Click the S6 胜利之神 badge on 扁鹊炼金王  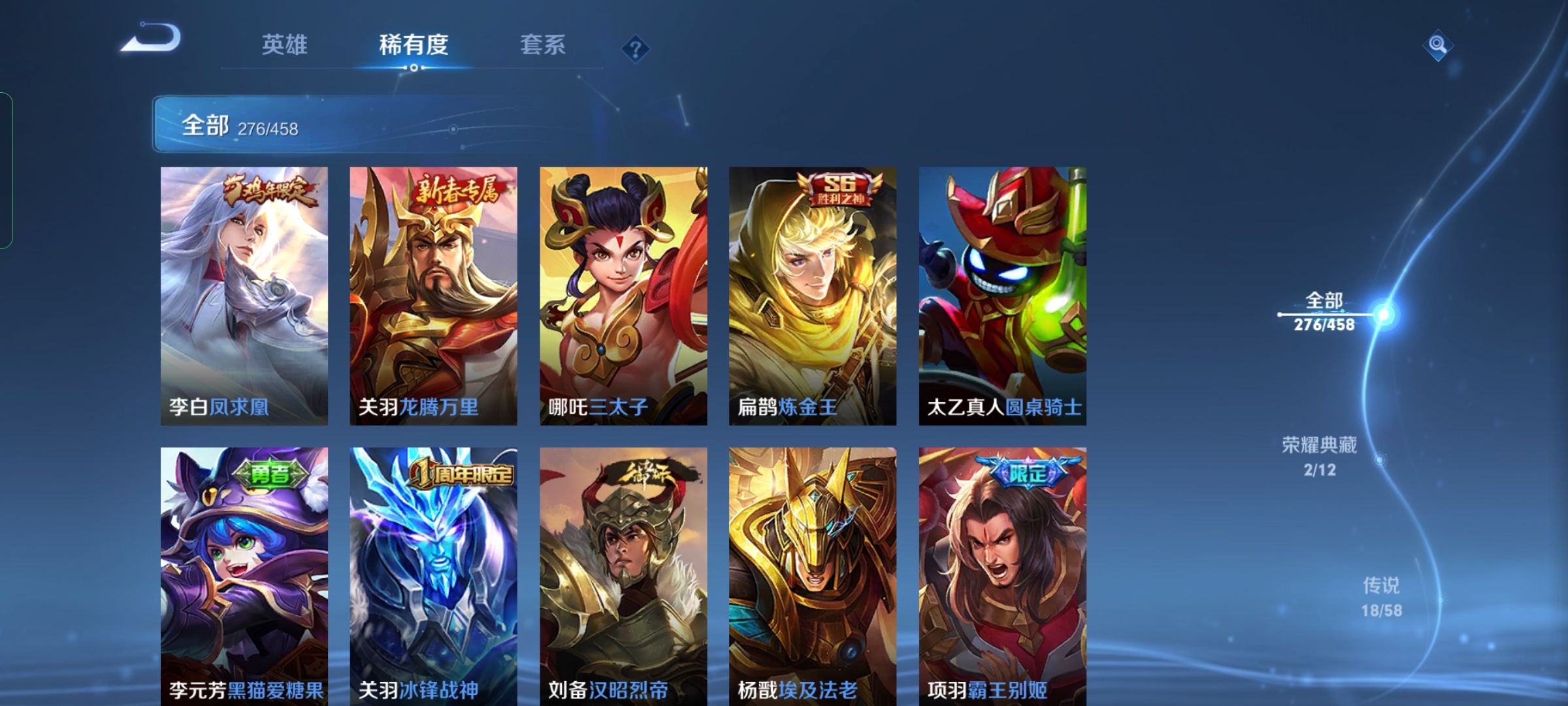pyautogui.click(x=840, y=190)
